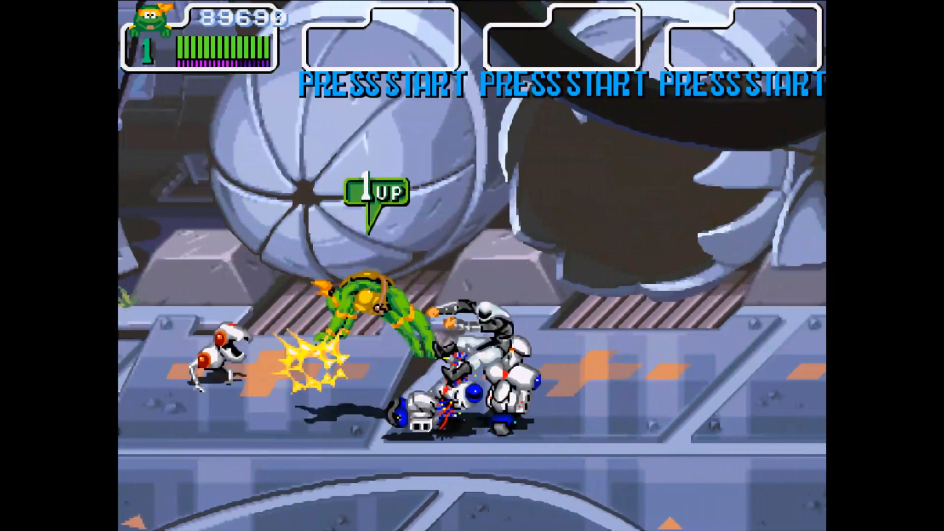Click Michelangelo's player portrait icon

pyautogui.click(x=151, y=19)
